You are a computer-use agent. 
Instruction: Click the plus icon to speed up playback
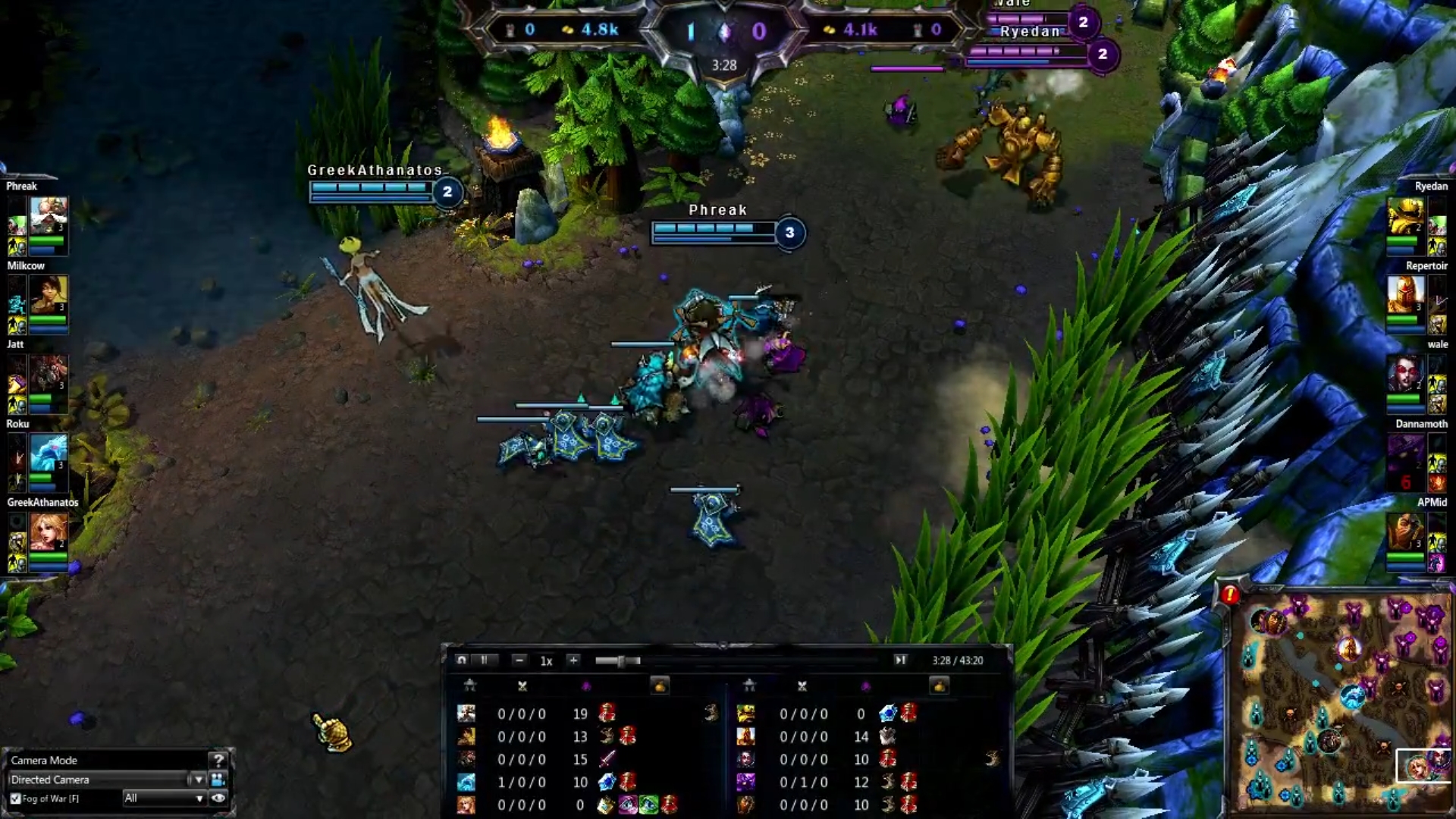(573, 661)
